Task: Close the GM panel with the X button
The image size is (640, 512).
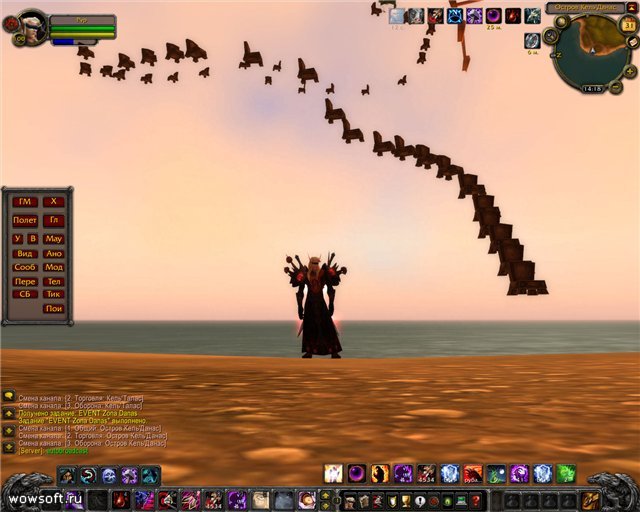Action: [x=54, y=201]
